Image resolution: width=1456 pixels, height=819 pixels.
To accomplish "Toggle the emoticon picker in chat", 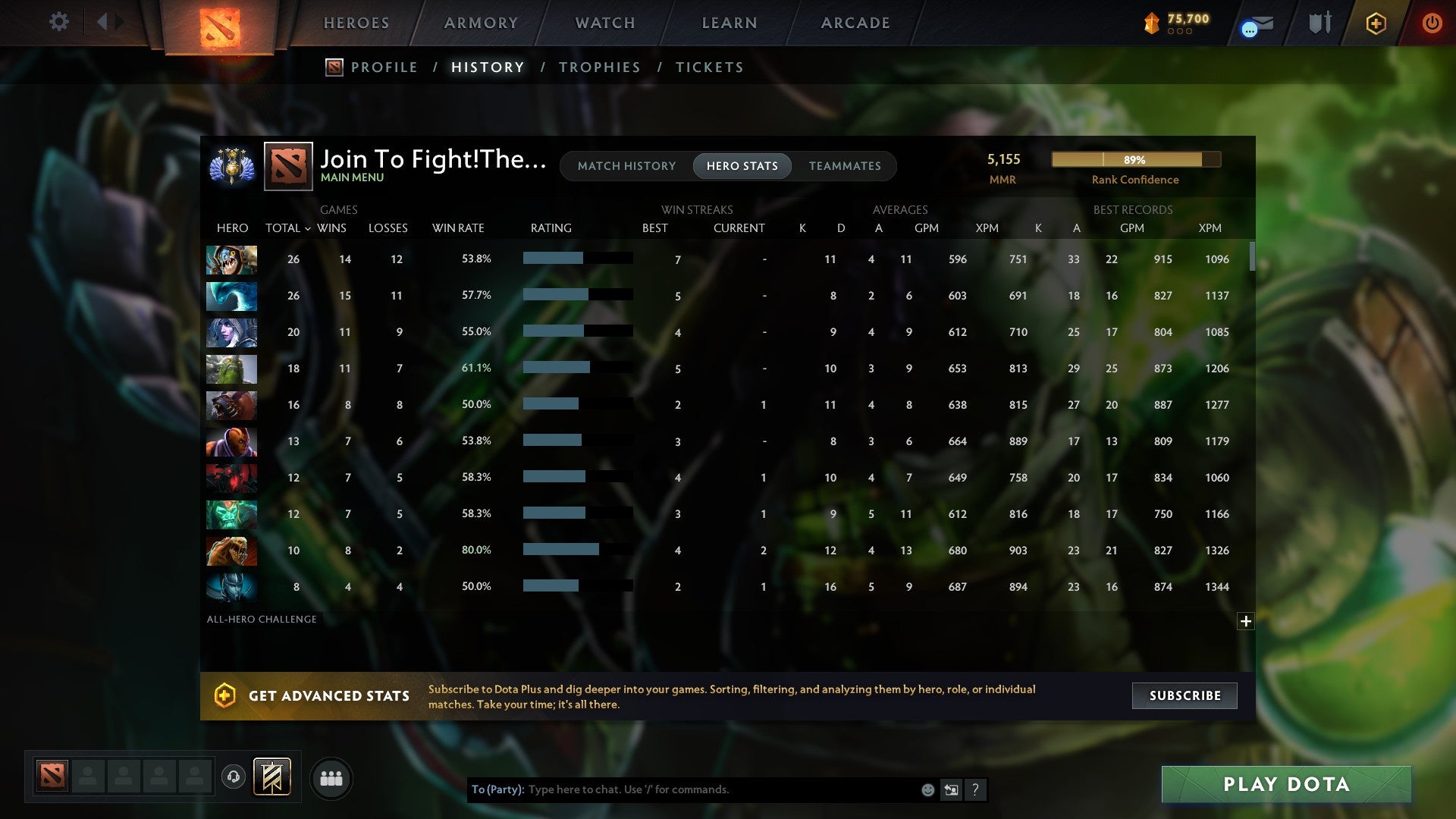I will point(927,789).
